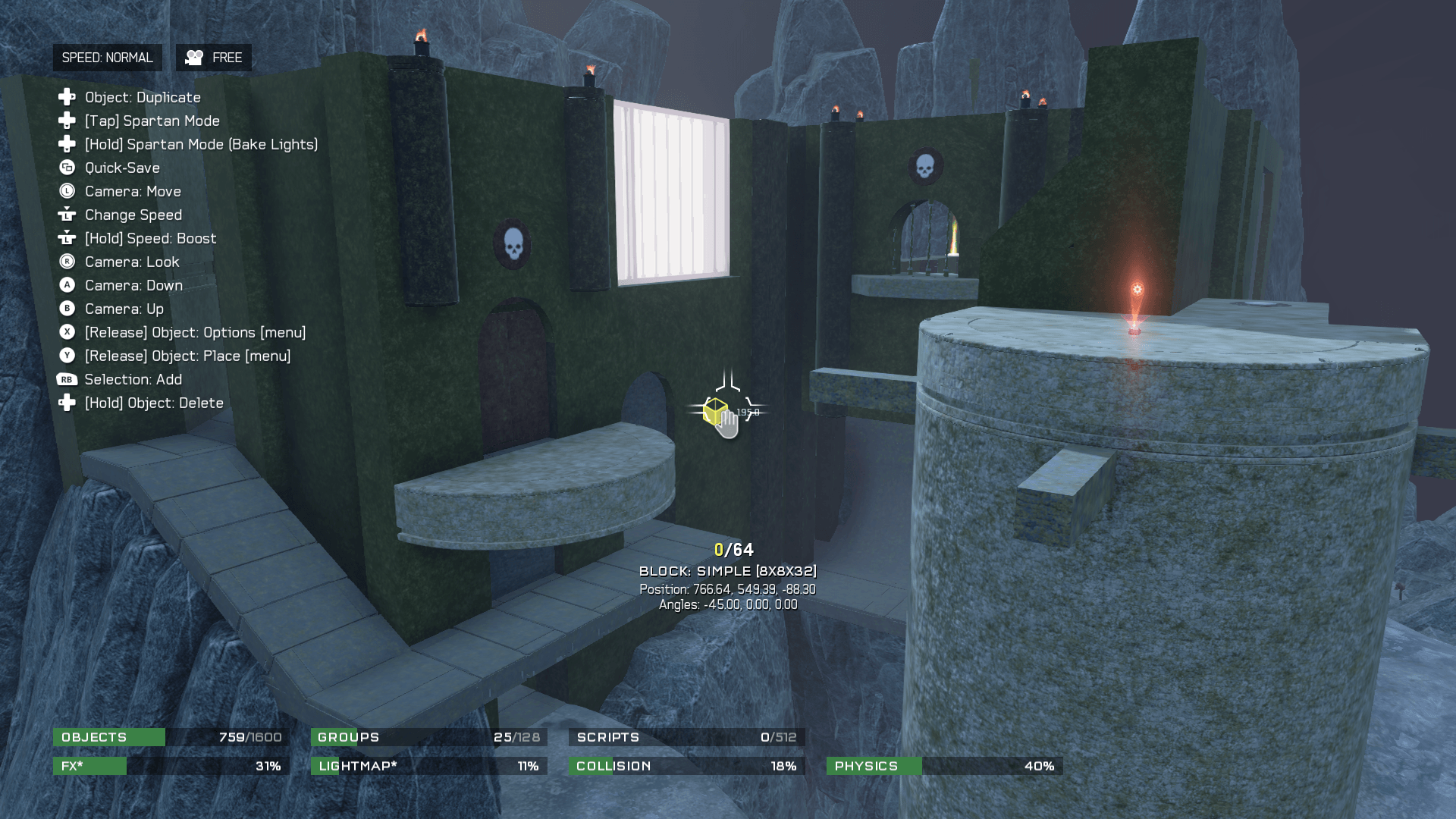Select the highlighted yellow block object

[714, 411]
